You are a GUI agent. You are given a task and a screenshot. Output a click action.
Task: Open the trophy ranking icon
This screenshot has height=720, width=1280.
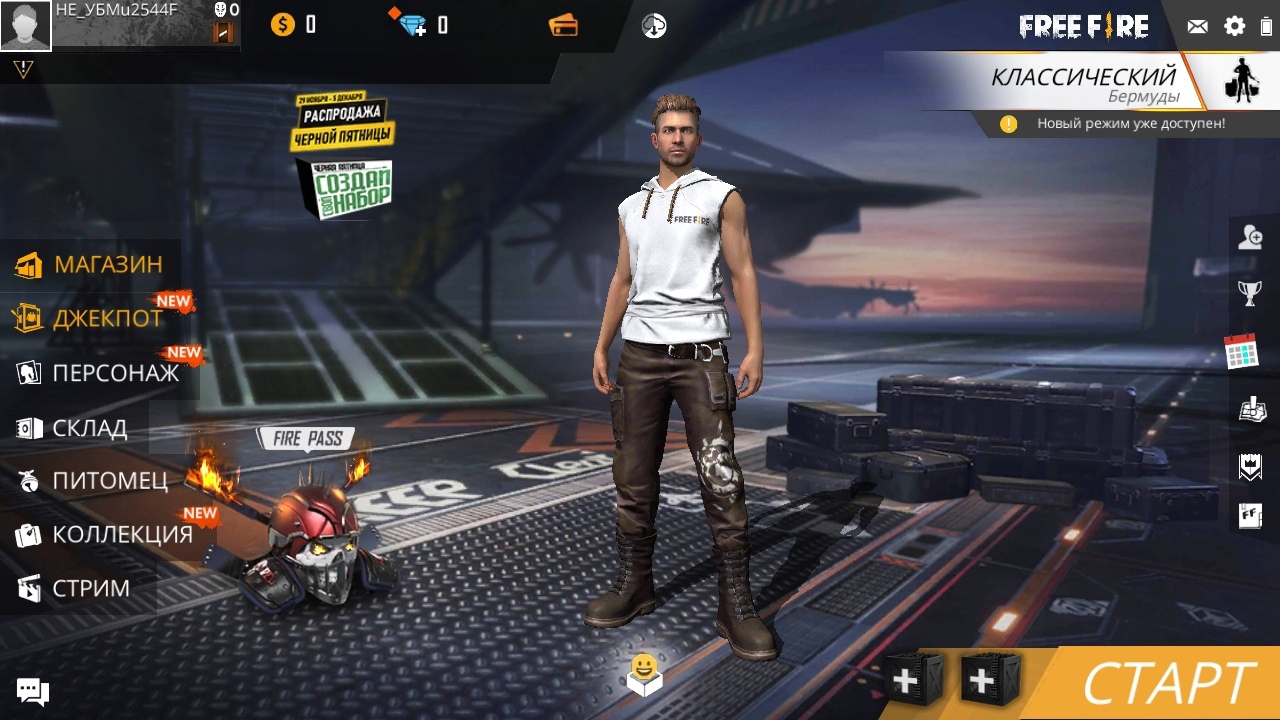tap(1250, 293)
